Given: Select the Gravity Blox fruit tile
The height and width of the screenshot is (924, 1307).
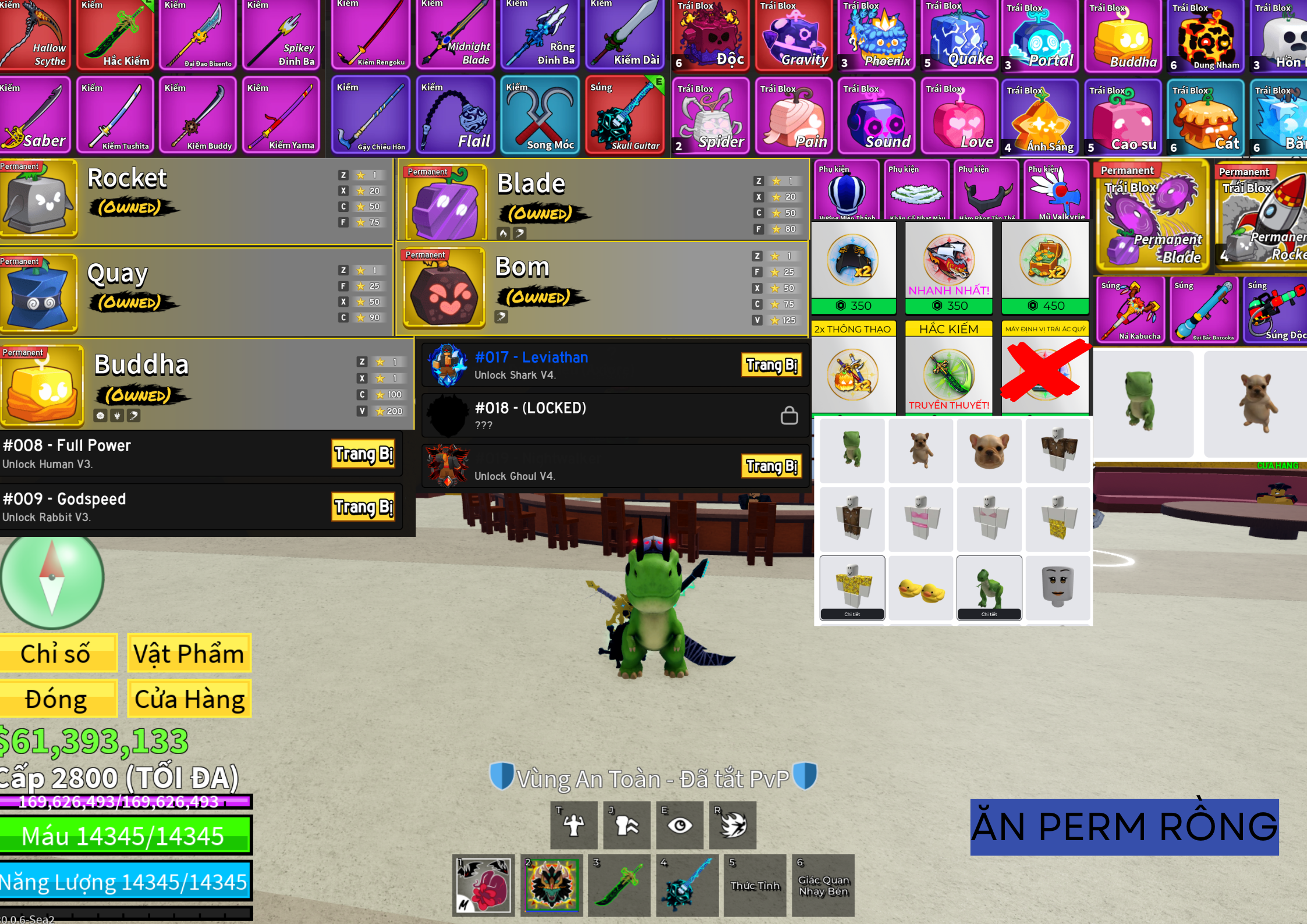Looking at the screenshot, I should point(792,35).
